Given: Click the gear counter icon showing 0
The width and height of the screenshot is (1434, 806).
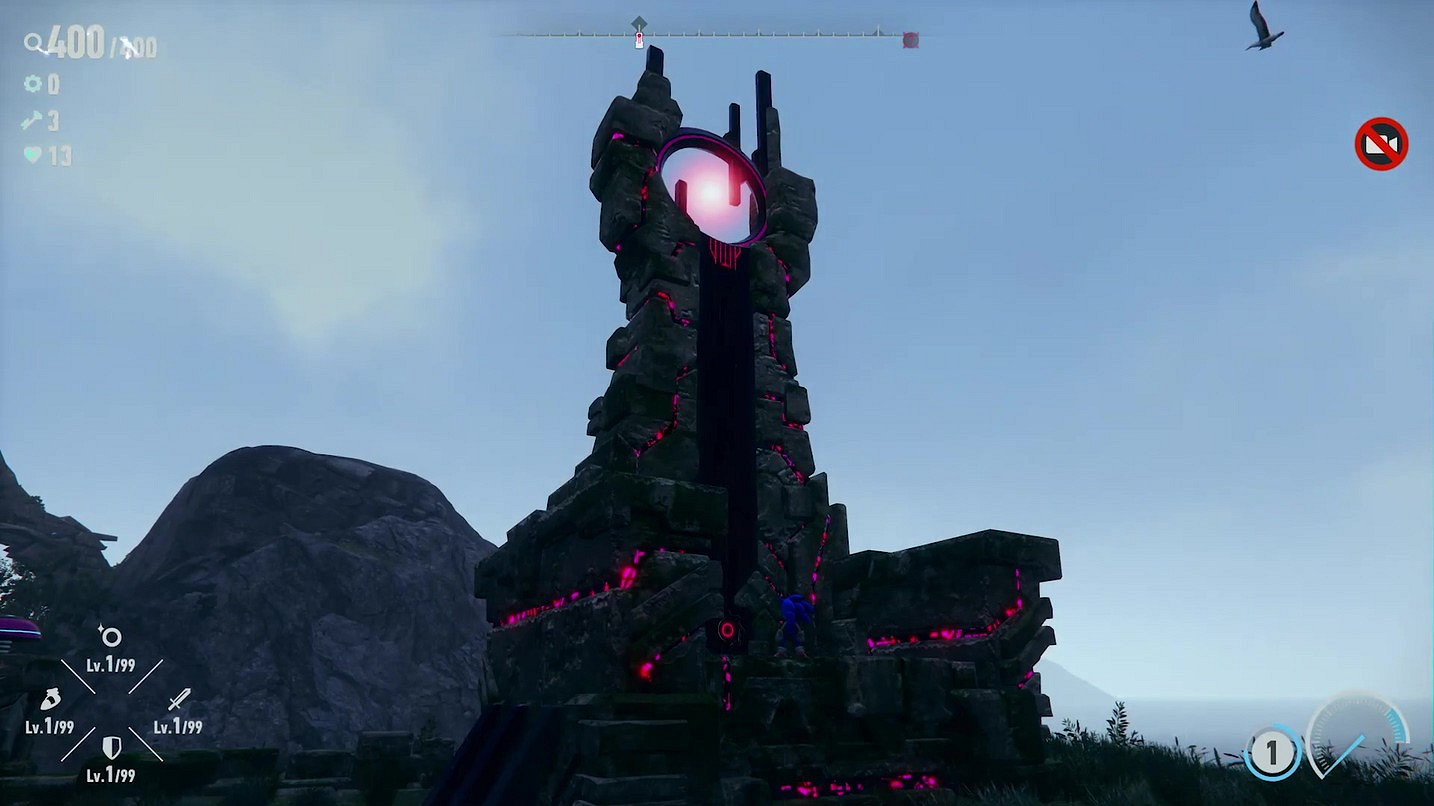Looking at the screenshot, I should pos(33,84).
